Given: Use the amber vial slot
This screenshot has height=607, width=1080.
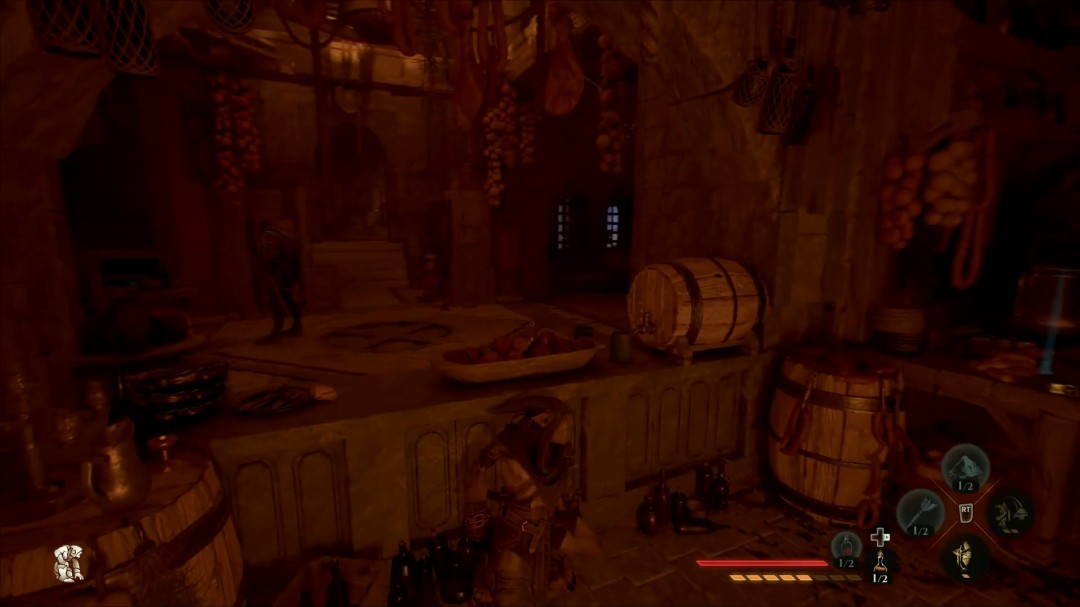Looking at the screenshot, I should (x=880, y=562).
